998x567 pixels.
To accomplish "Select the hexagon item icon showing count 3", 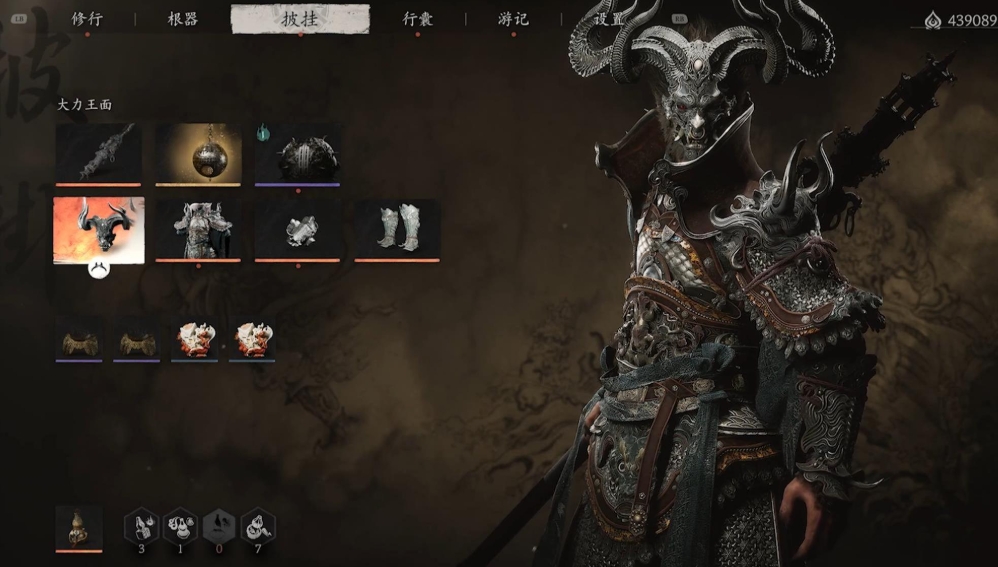I will 142,526.
